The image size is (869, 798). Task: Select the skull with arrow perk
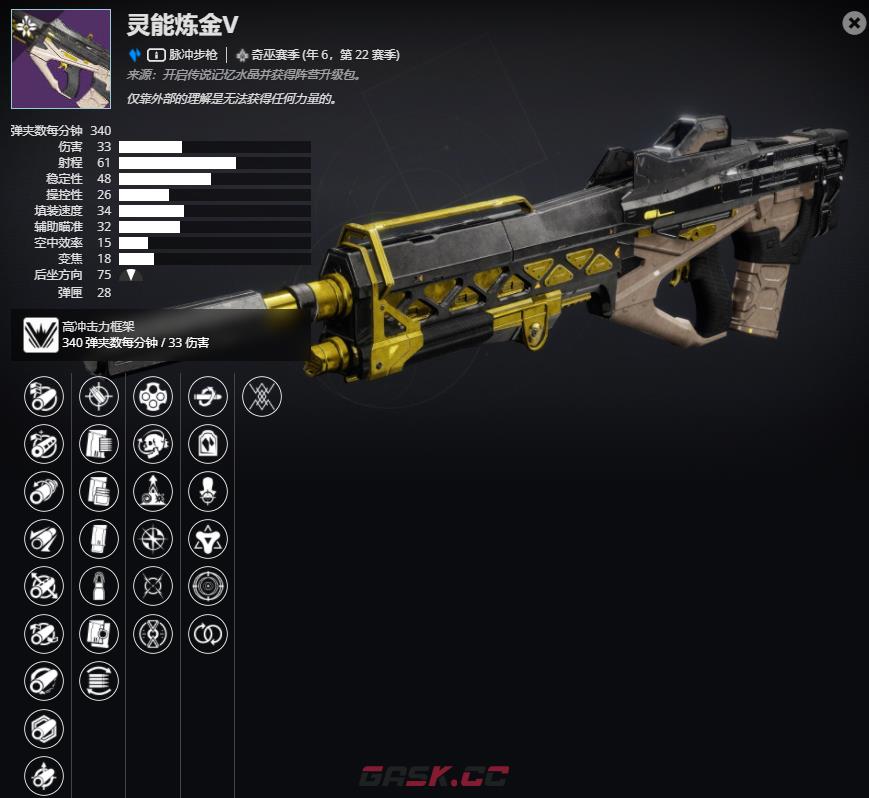coord(153,444)
